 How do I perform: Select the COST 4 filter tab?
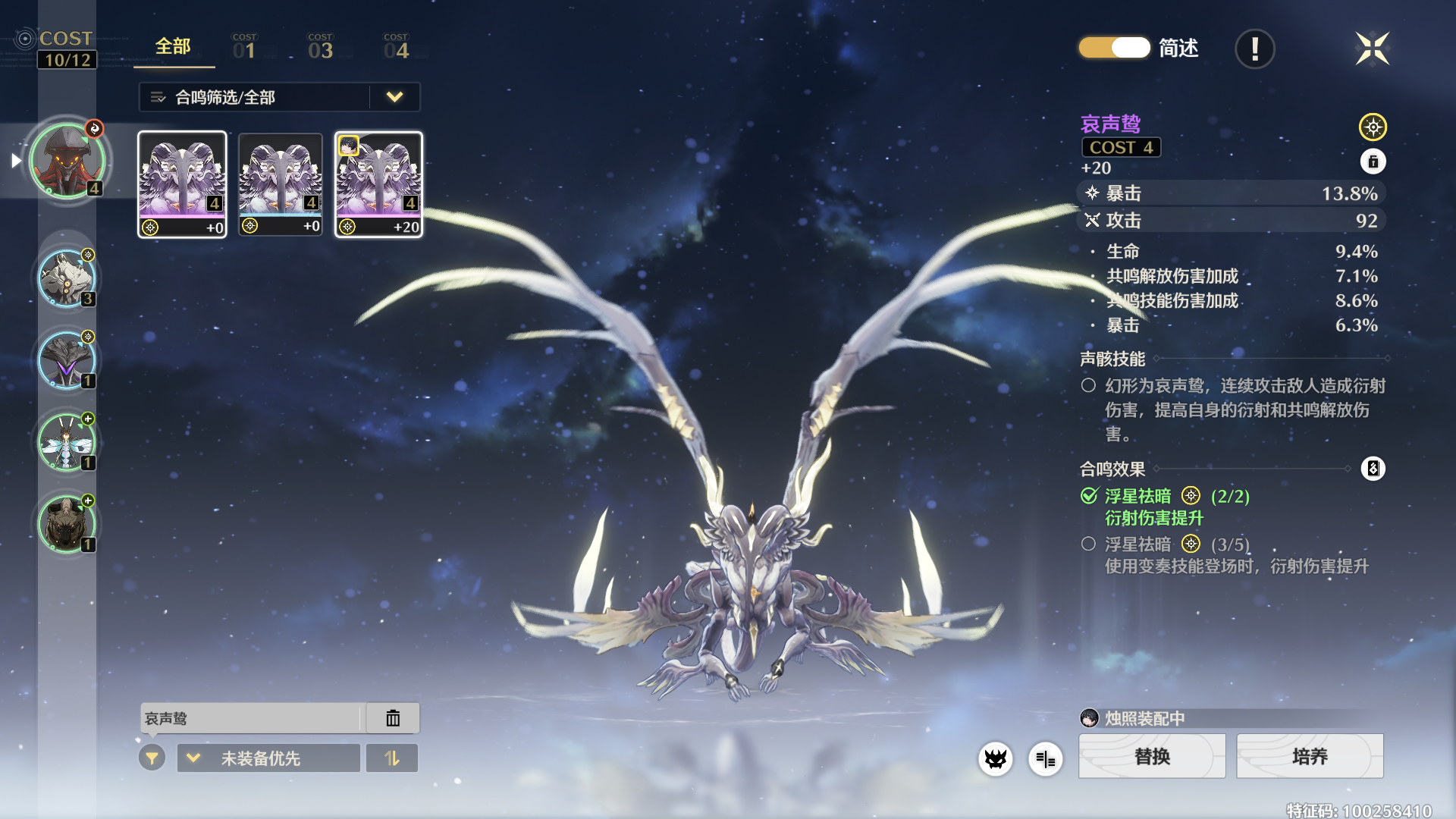pyautogui.click(x=396, y=47)
